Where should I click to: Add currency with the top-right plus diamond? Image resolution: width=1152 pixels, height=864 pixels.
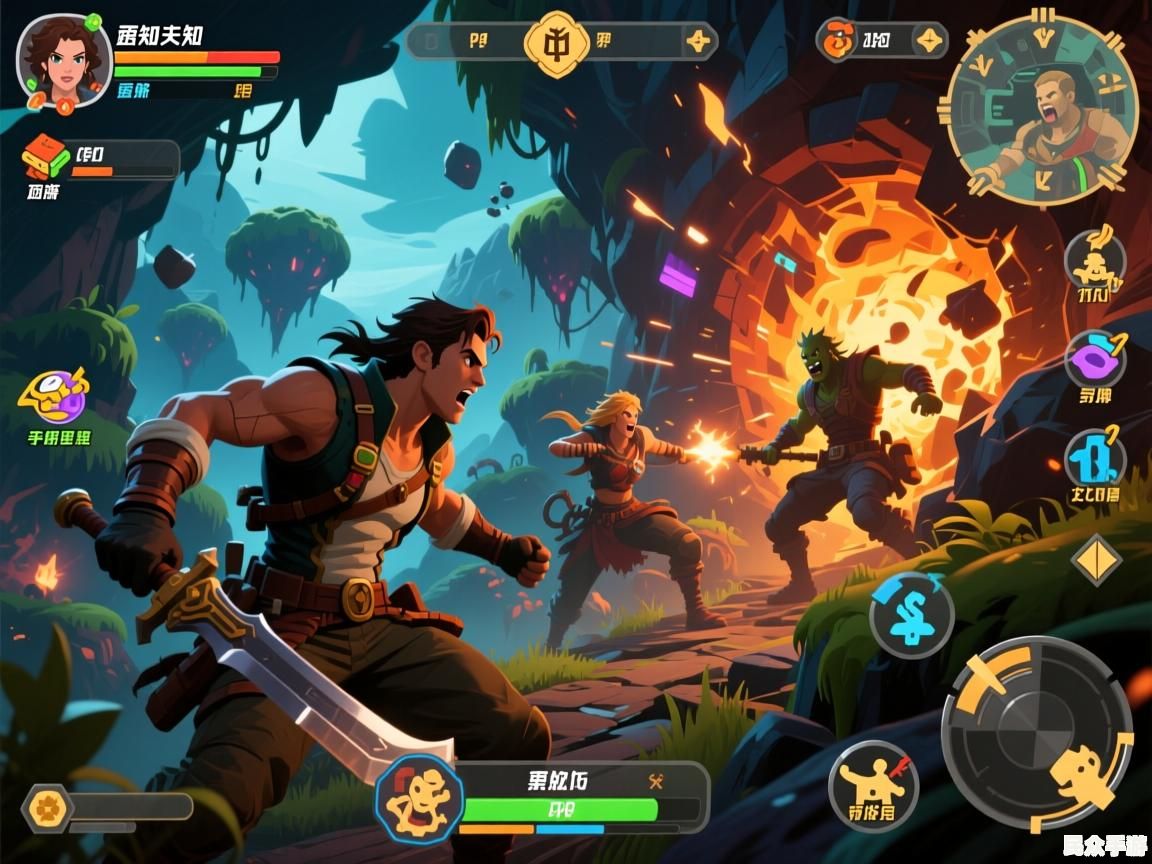click(930, 41)
